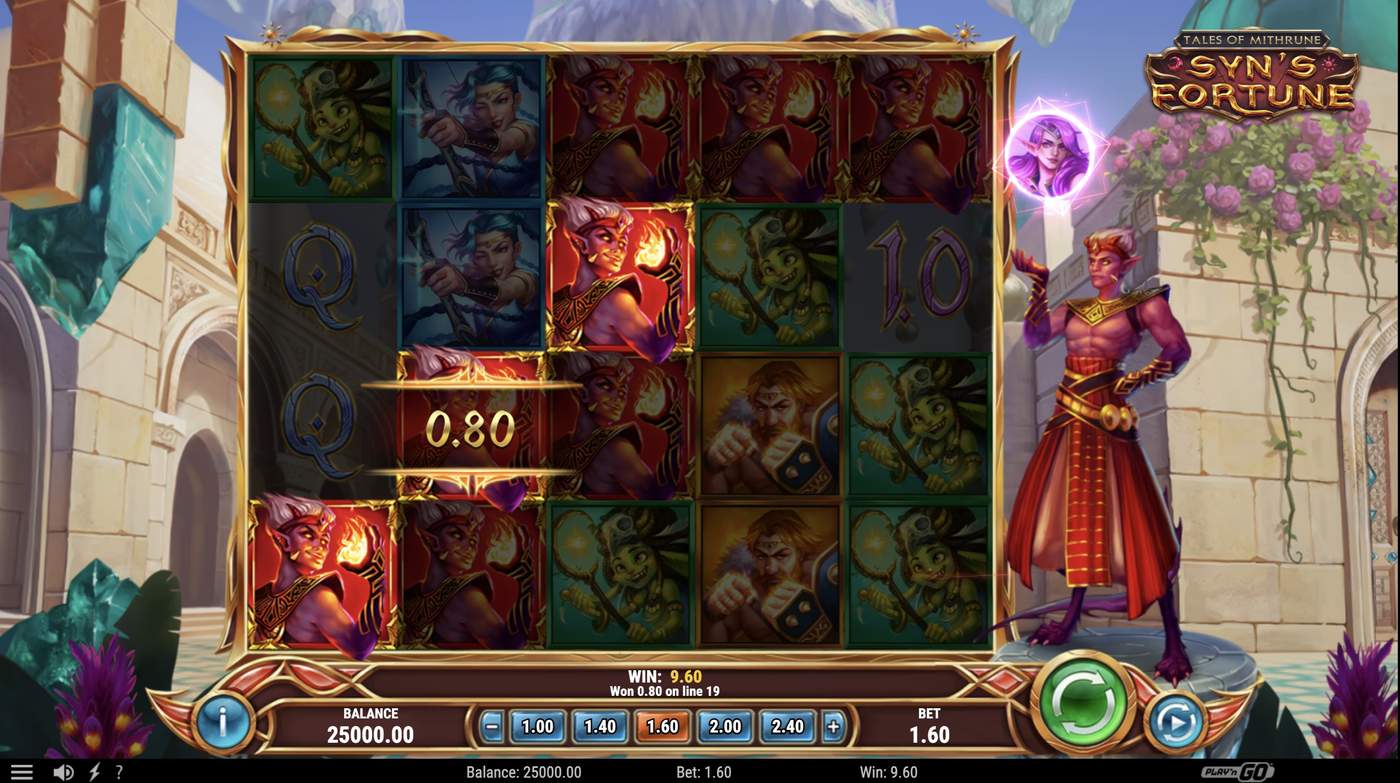
Task: Open the bet 2.00 option
Action: pyautogui.click(x=724, y=727)
